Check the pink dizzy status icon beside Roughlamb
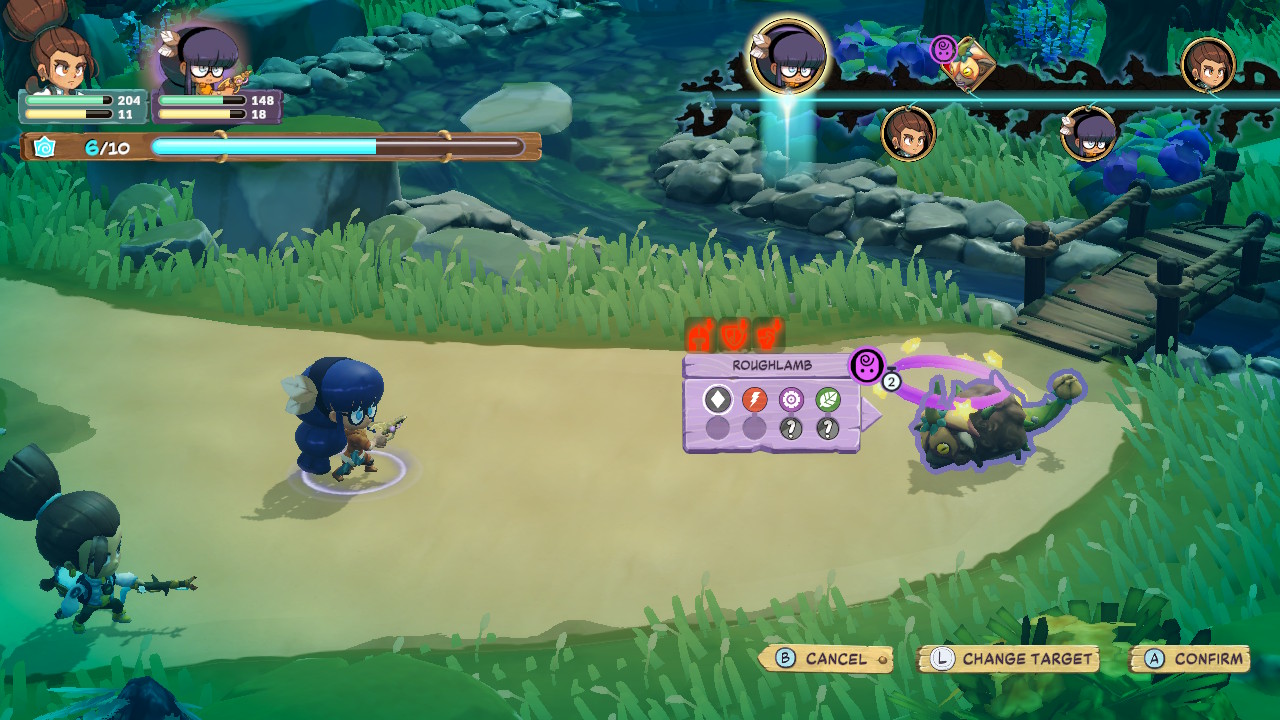 tap(868, 364)
